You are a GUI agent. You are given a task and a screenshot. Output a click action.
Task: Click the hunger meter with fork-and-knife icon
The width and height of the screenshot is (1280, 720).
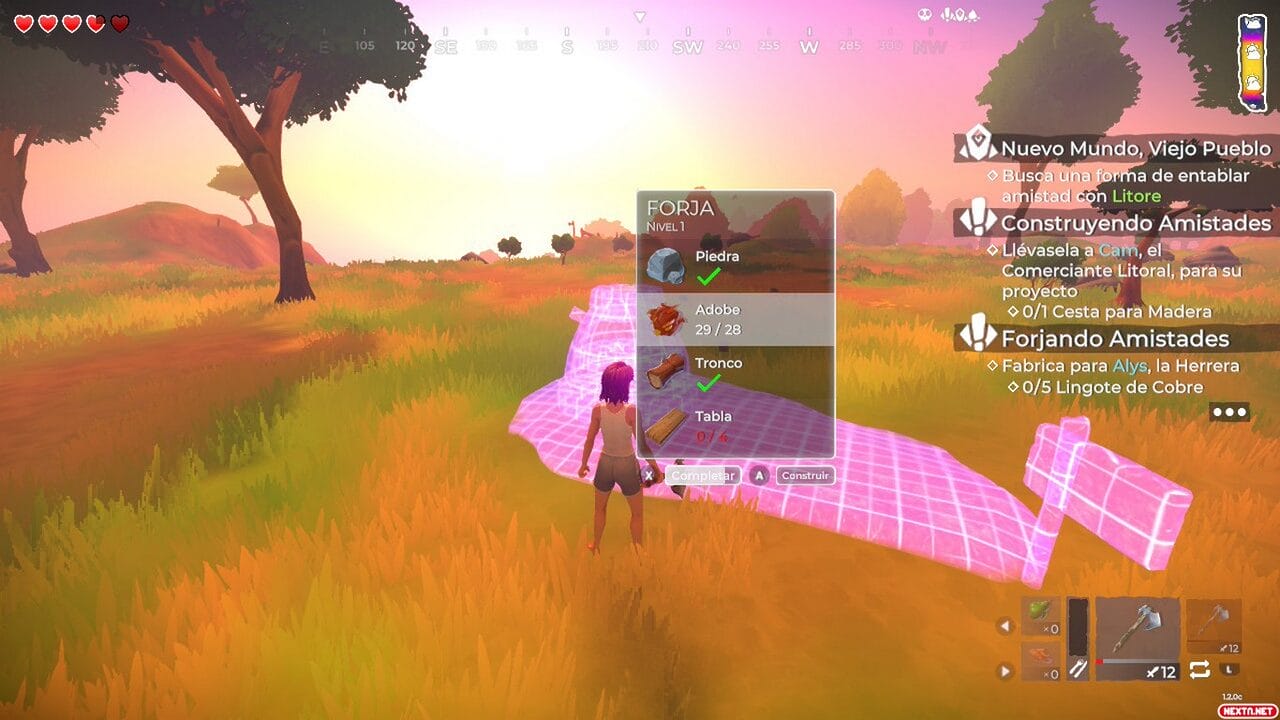[x=1076, y=640]
